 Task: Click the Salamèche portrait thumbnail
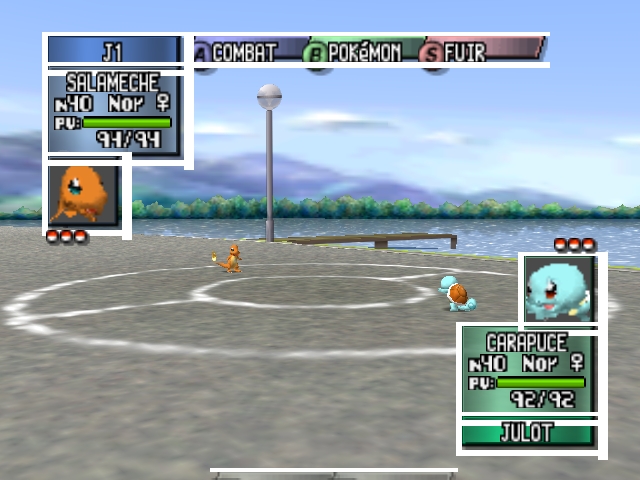pos(84,195)
